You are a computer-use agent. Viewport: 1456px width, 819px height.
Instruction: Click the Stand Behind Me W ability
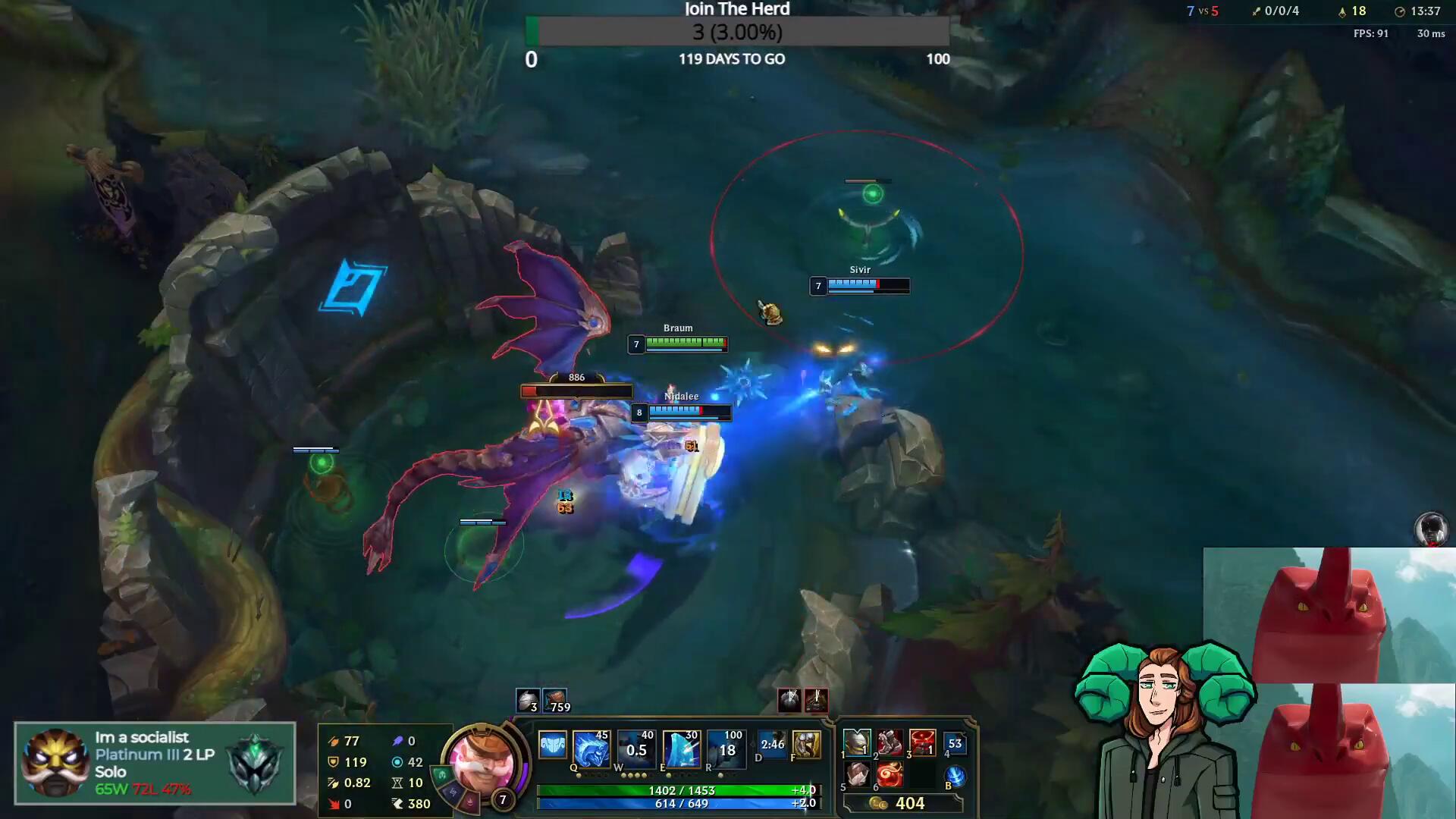[x=635, y=748]
